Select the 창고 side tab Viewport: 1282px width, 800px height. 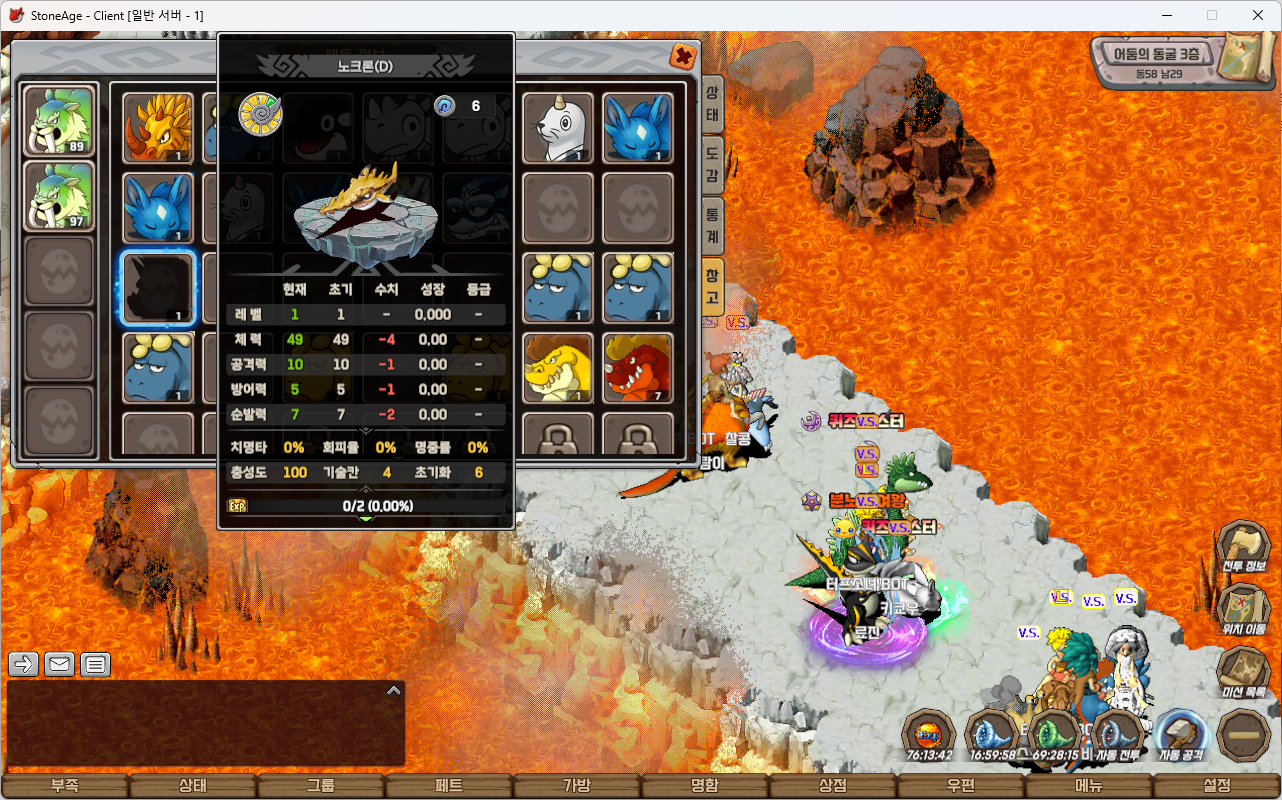click(712, 286)
